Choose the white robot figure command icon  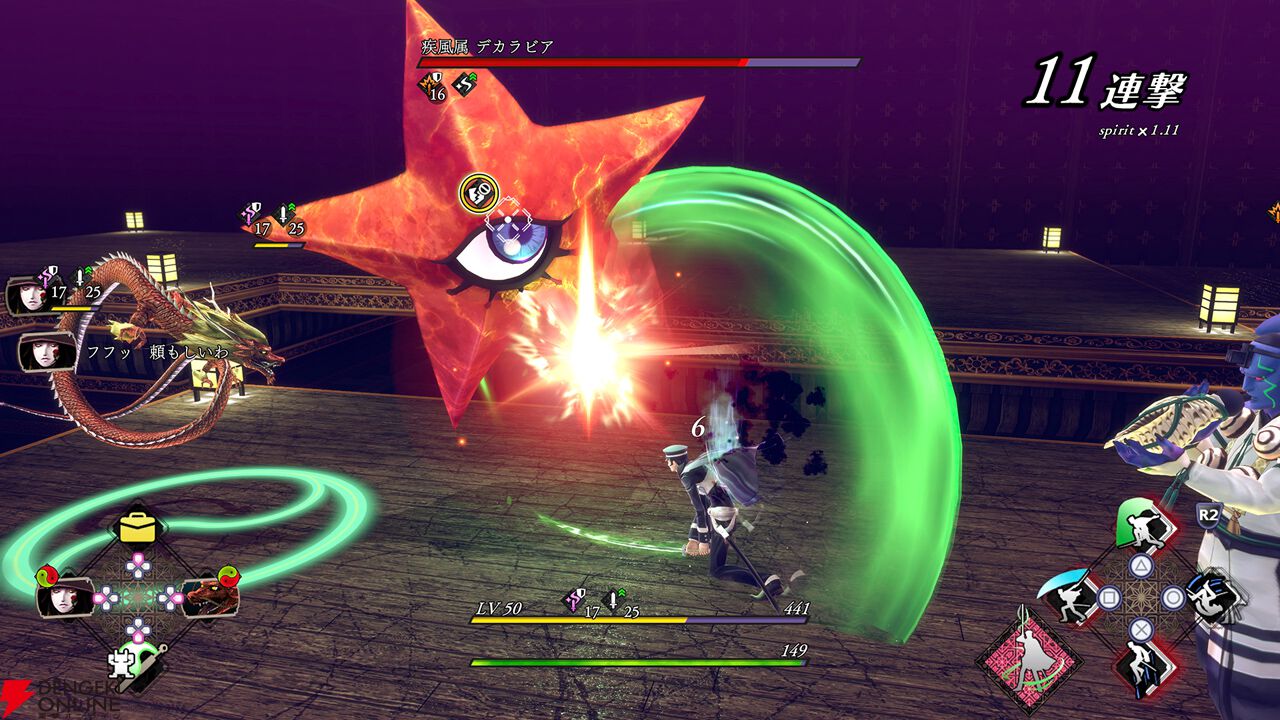[130, 663]
